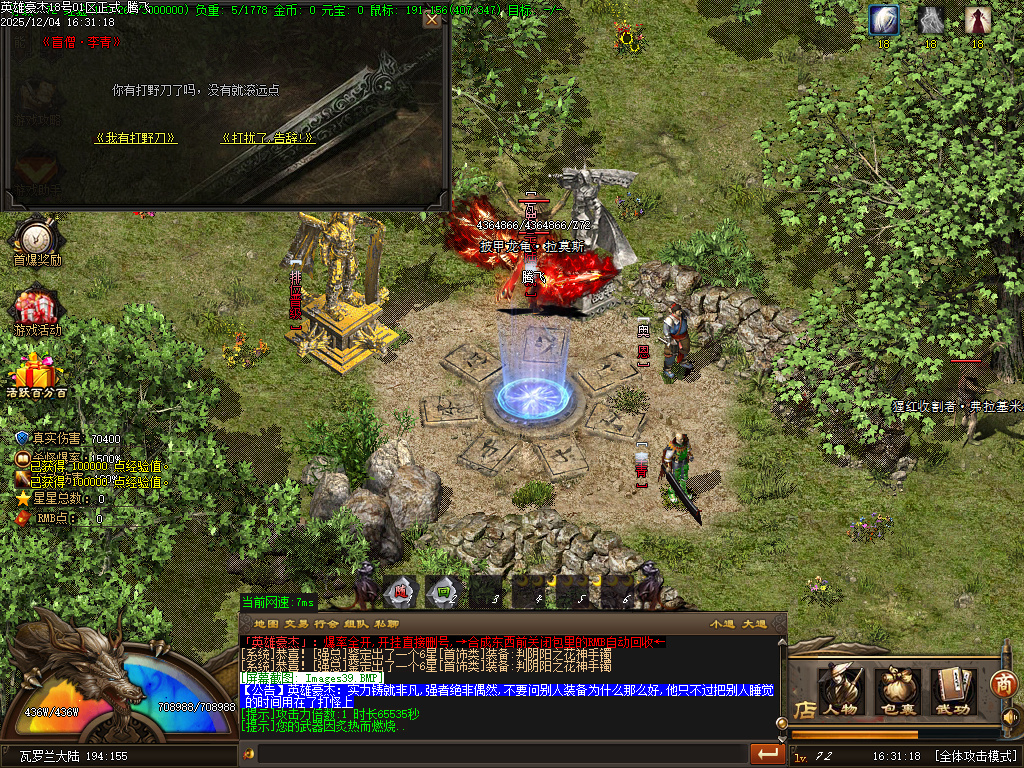Open the round 商 shop button
Image resolution: width=1024 pixels, height=768 pixels.
(x=1004, y=684)
